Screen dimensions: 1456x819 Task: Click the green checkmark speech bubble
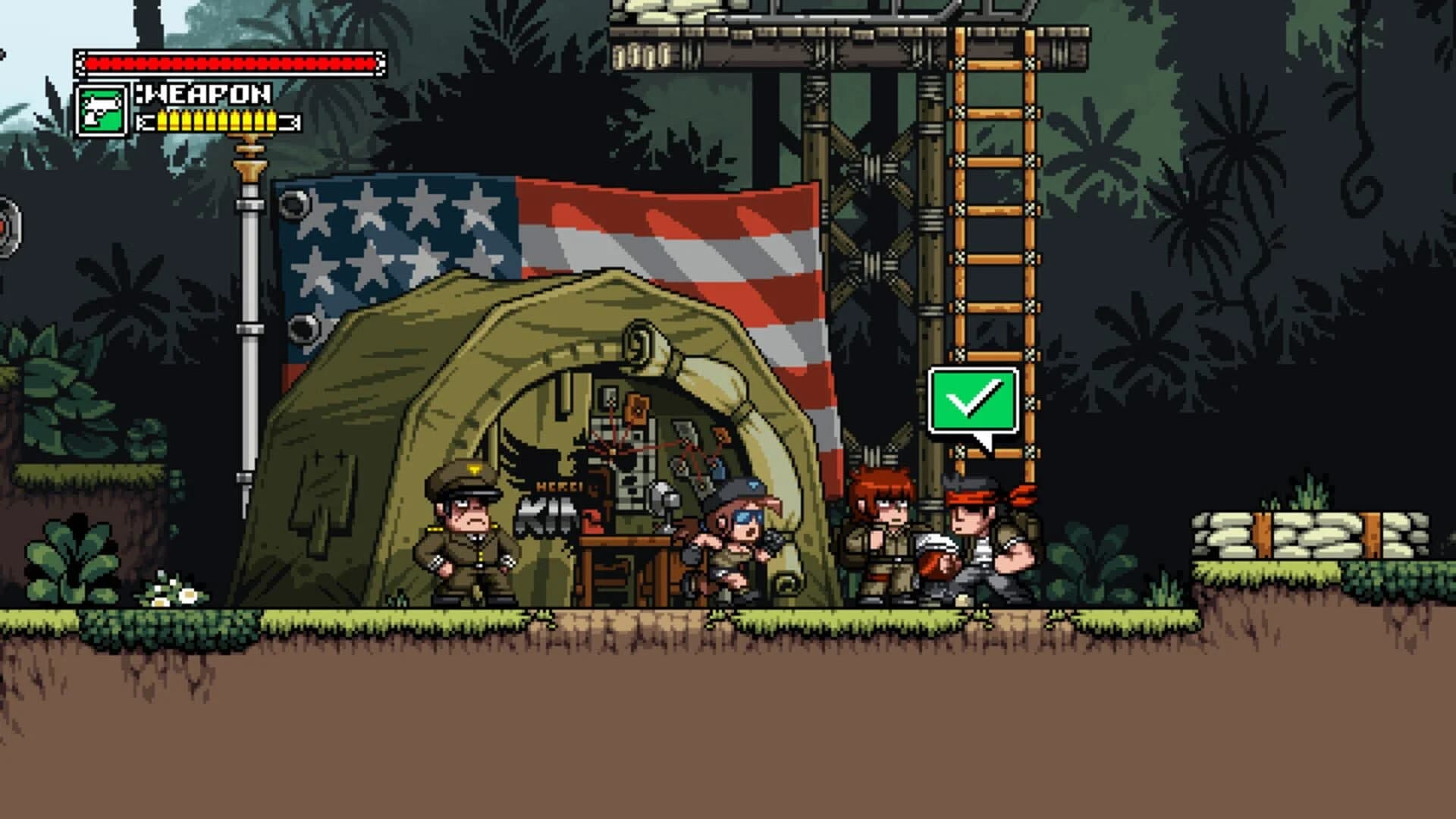(973, 400)
